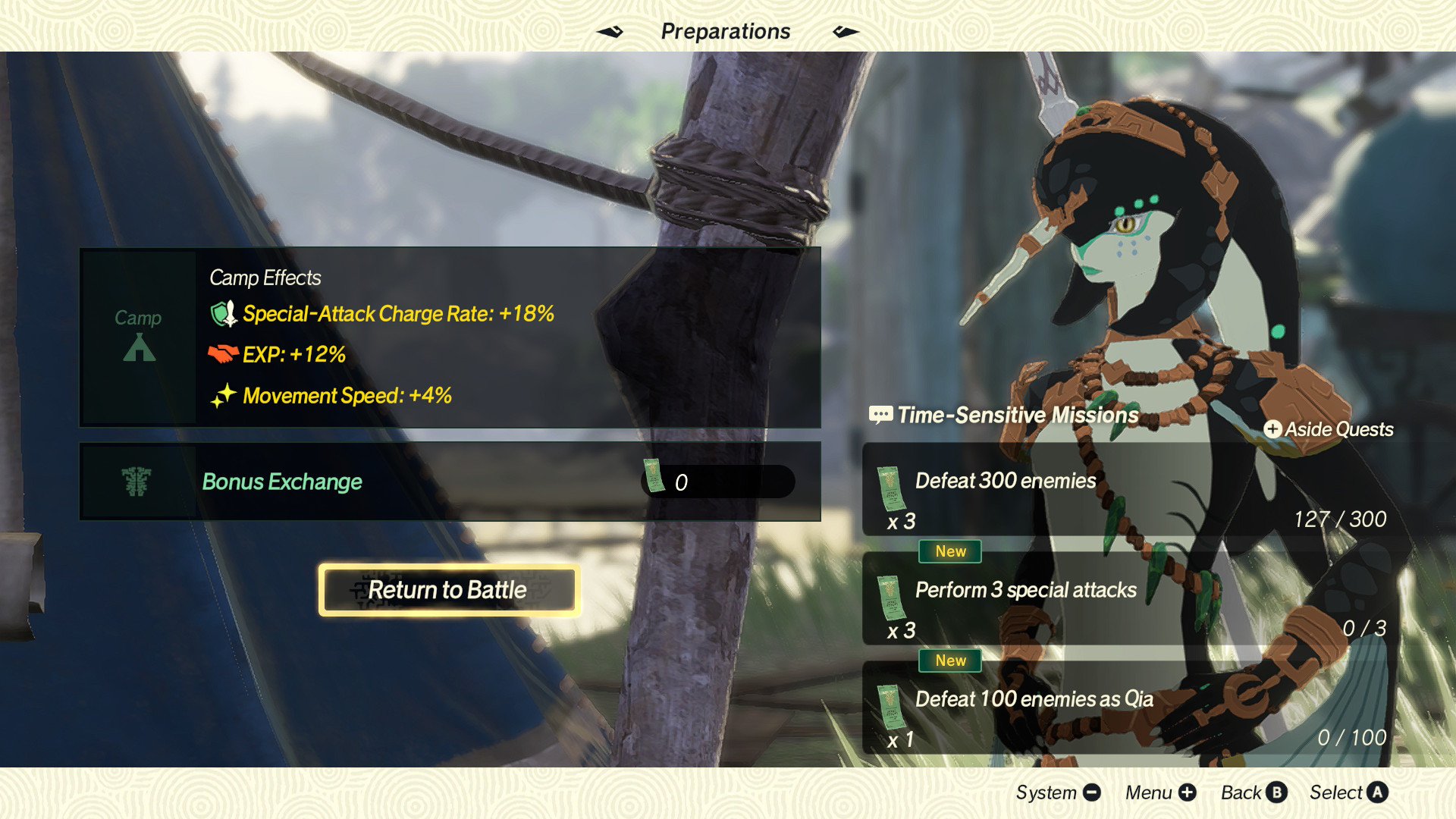
Task: Click the Back option in footer
Action: pyautogui.click(x=1254, y=792)
